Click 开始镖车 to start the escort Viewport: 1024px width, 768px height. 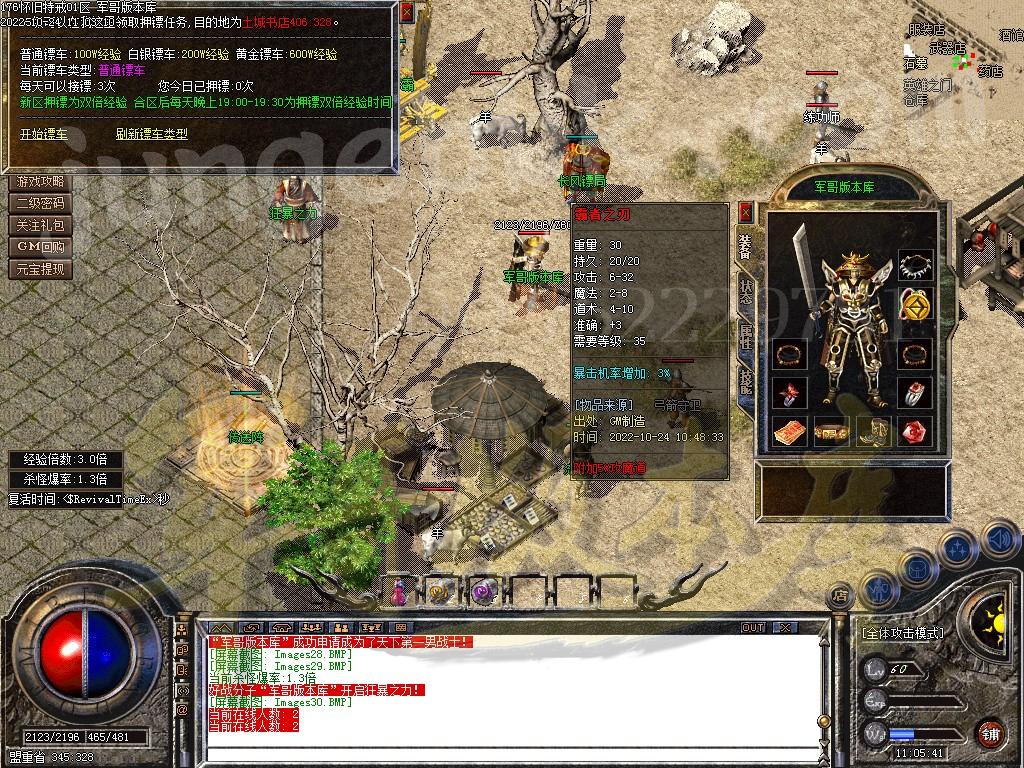(44, 134)
